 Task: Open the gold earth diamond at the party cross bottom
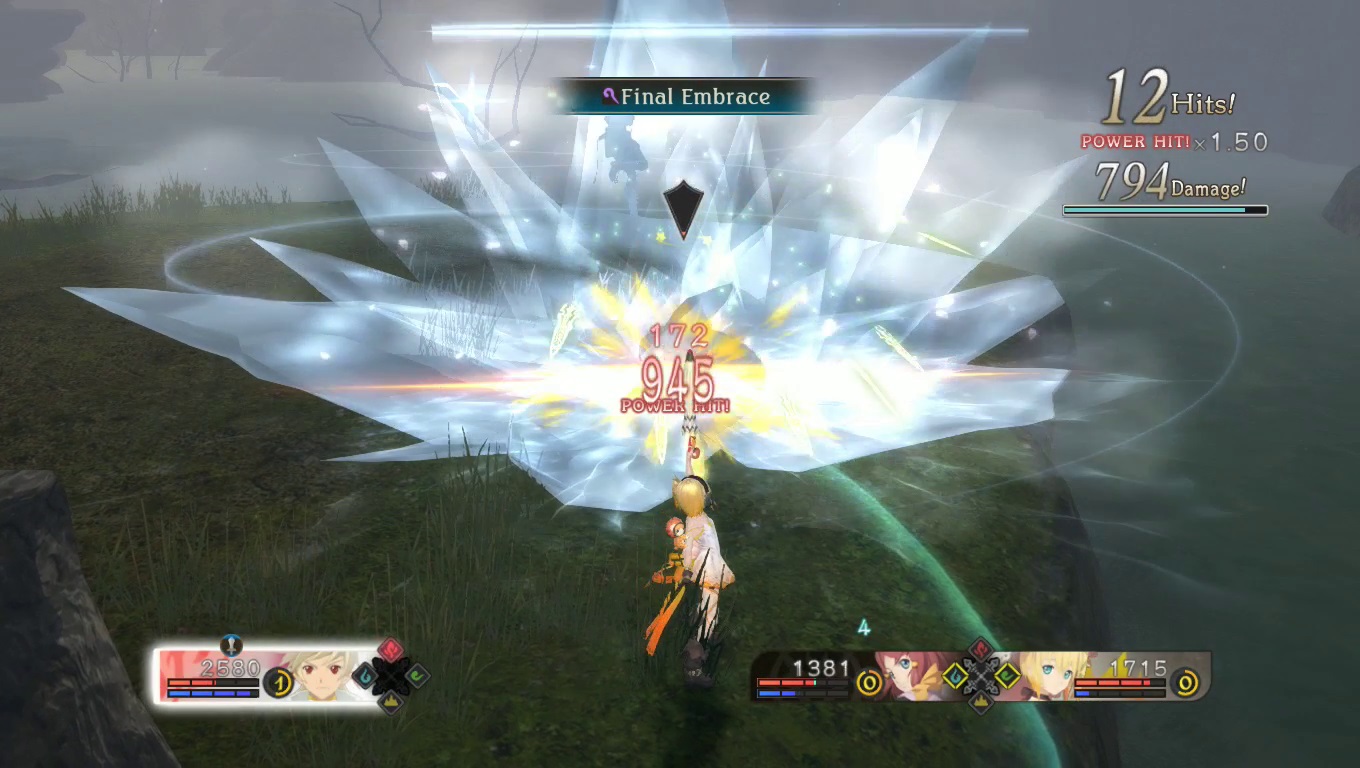[x=979, y=703]
